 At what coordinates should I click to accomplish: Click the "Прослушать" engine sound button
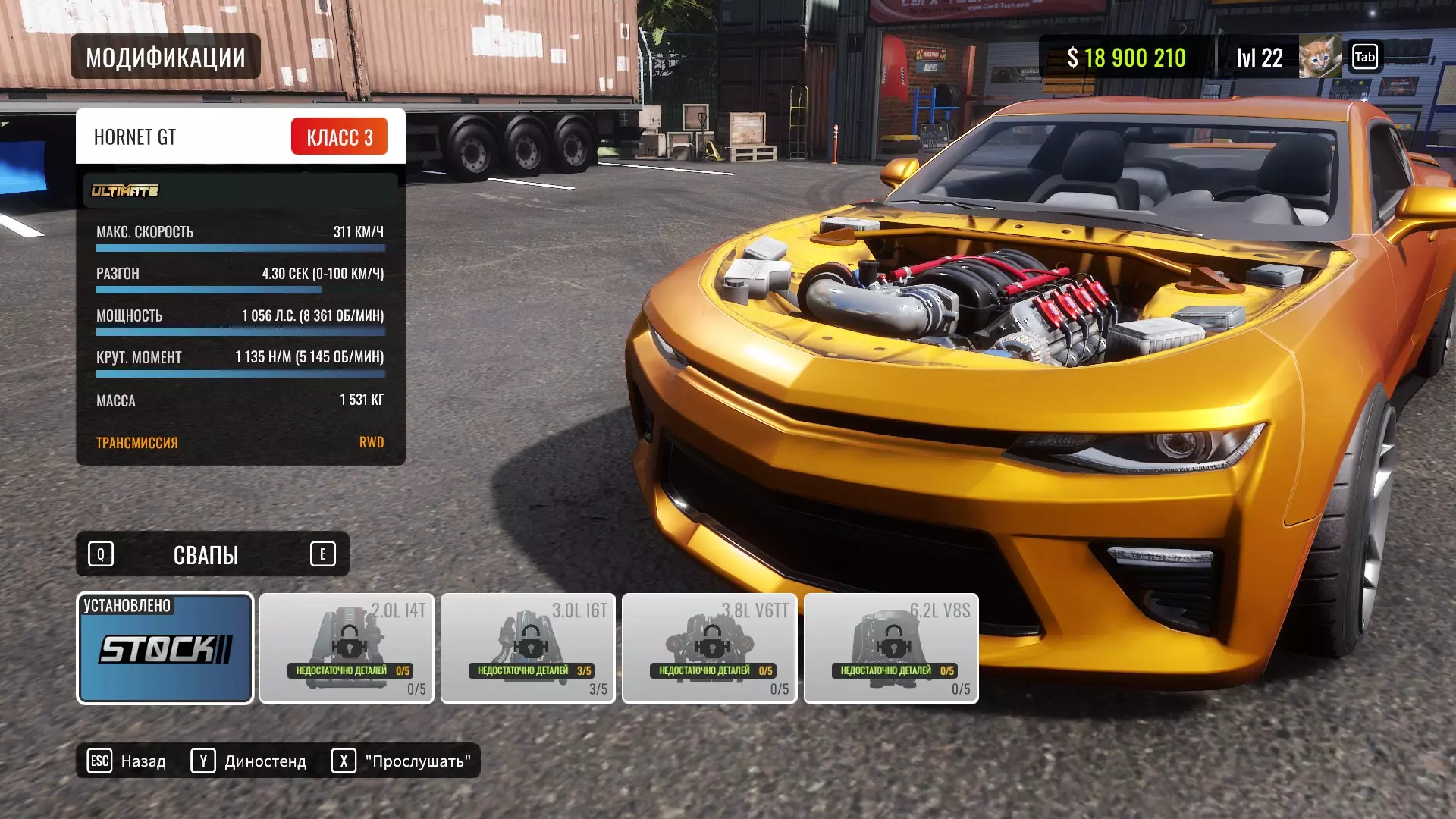401,761
